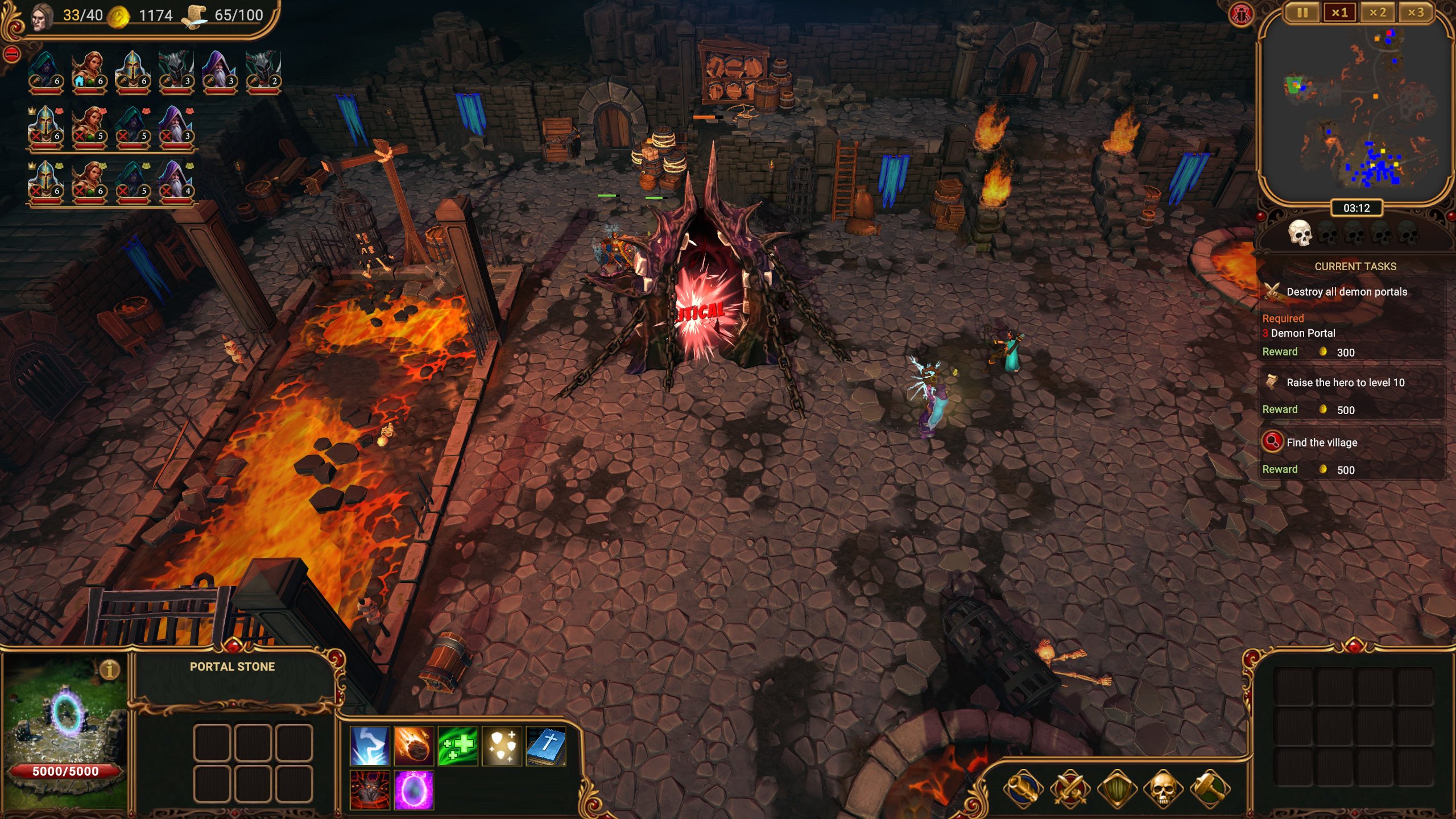Select the level 2 dark knight portrait
The height and width of the screenshot is (819, 1456).
(x=263, y=72)
